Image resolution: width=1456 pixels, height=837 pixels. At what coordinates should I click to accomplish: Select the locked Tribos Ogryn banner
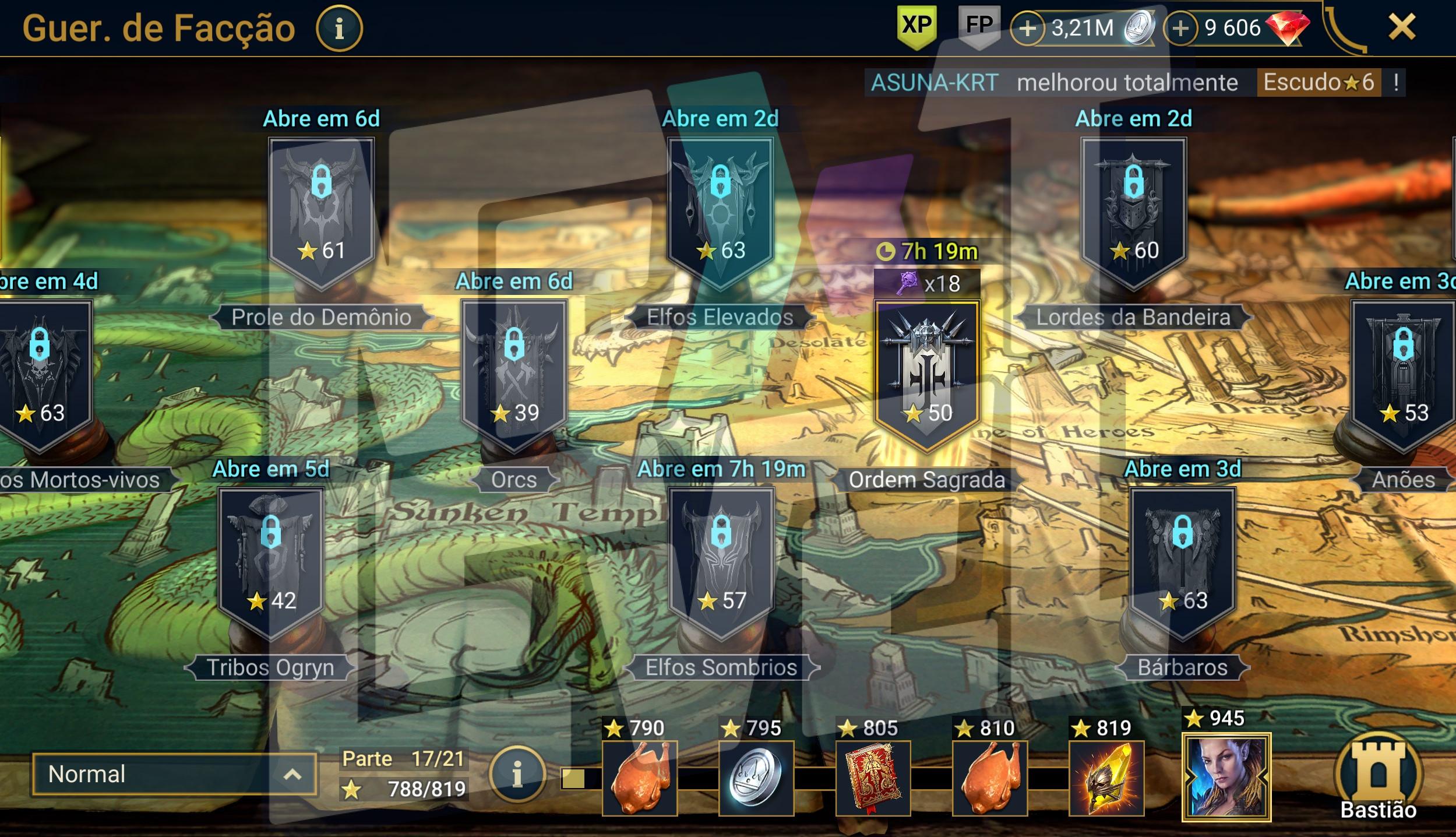click(x=271, y=561)
